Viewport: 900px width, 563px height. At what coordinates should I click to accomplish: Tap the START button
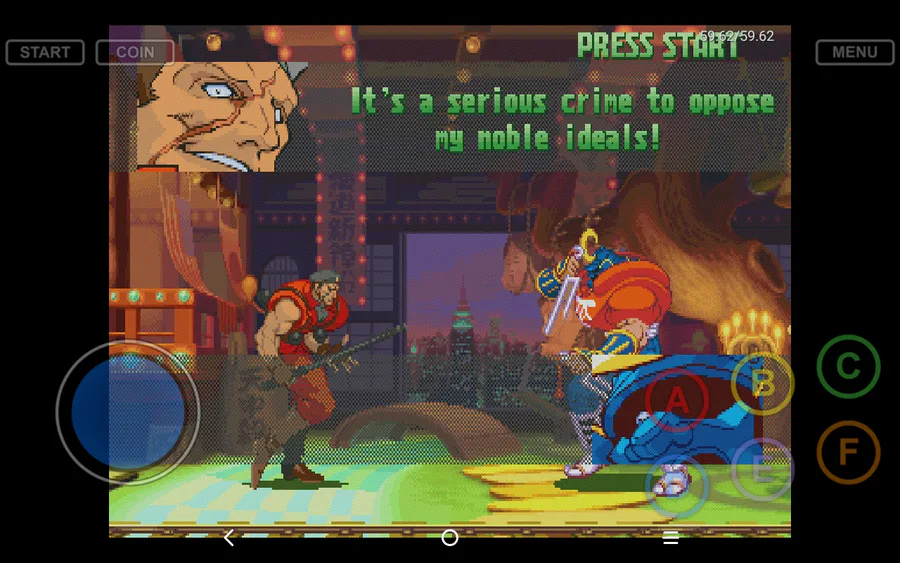click(x=45, y=52)
